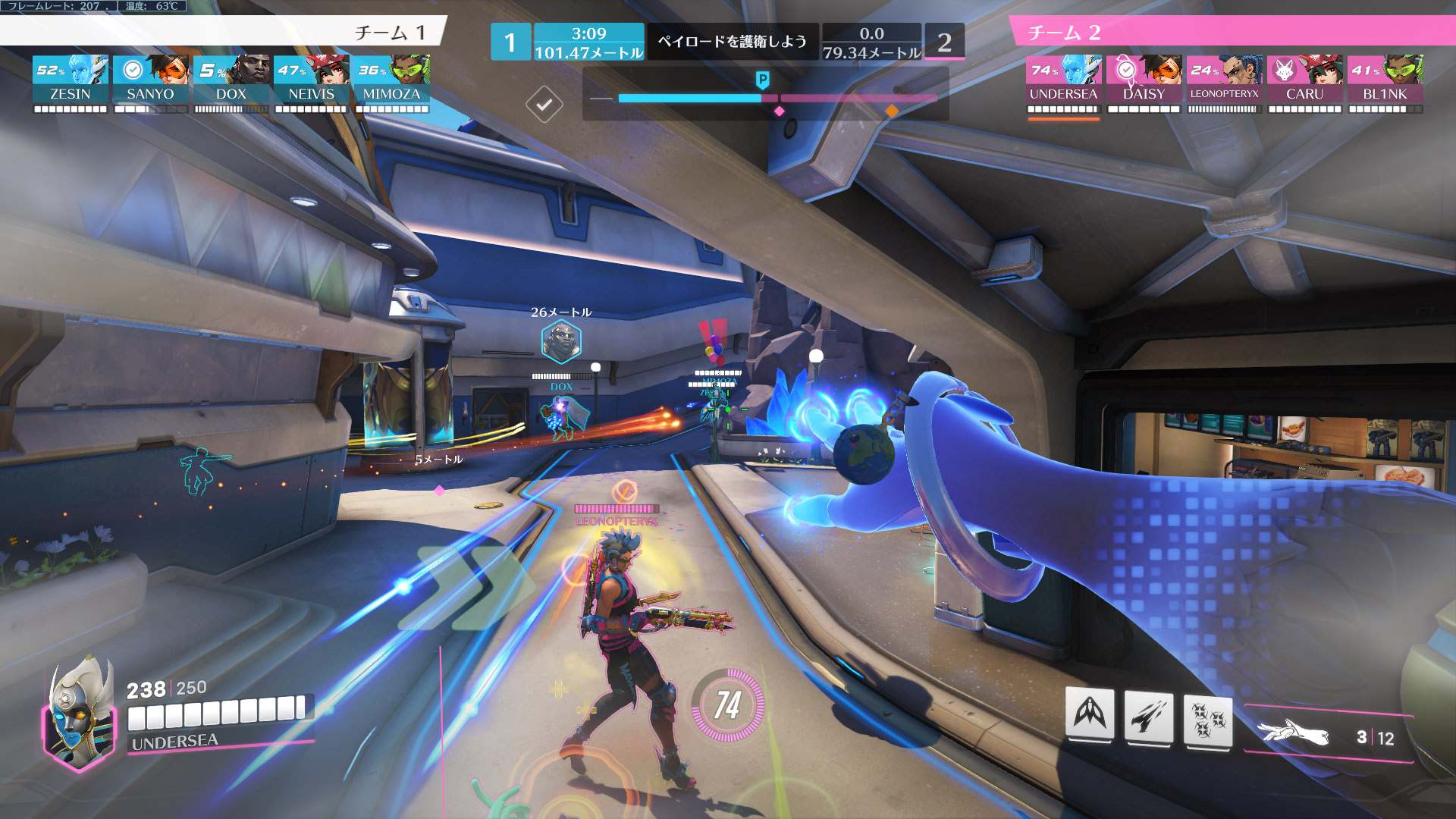Select LEONOPTERYX's player card
The width and height of the screenshot is (1456, 819).
coord(1224,79)
